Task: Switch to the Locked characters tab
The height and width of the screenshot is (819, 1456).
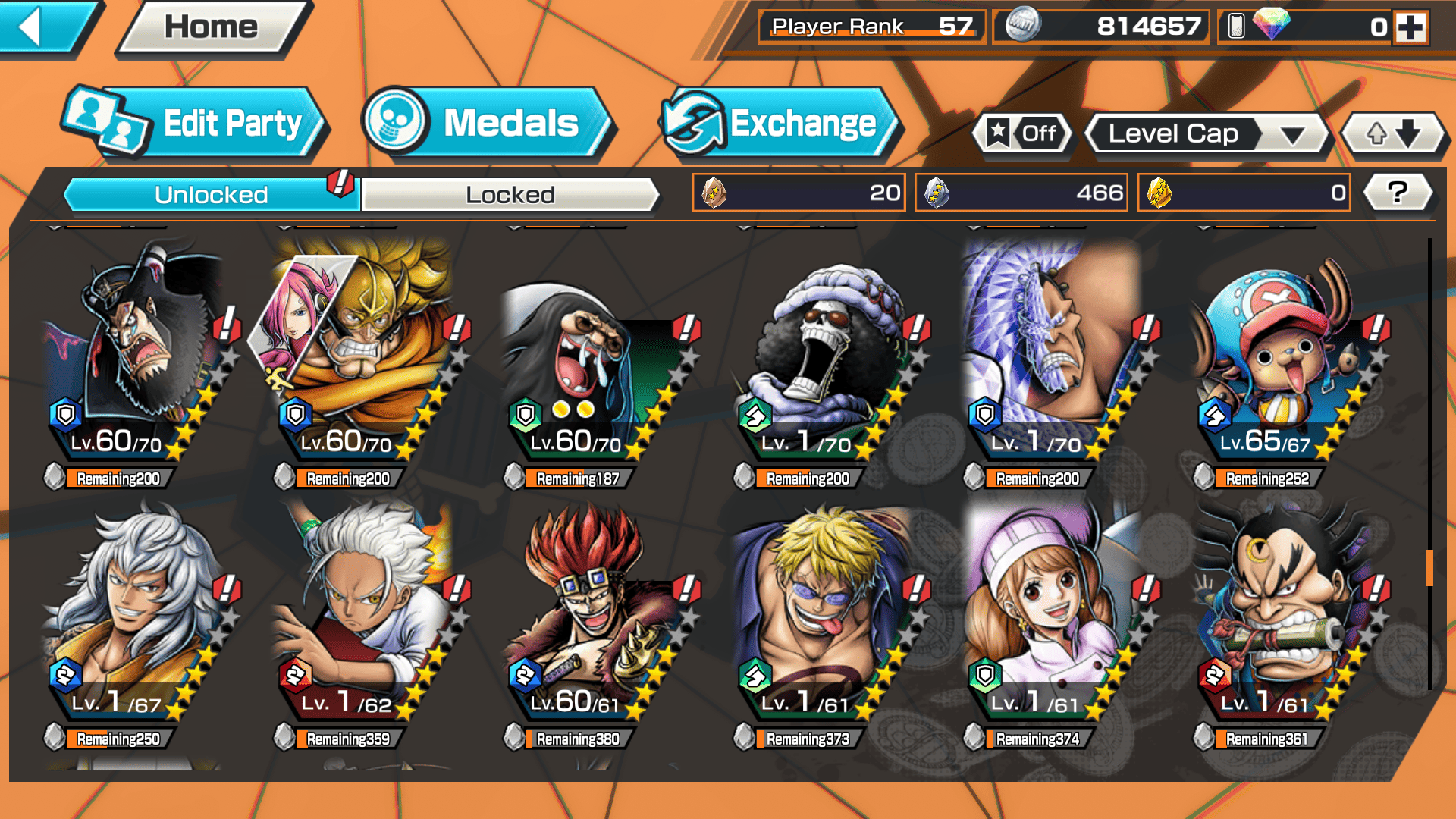Action: point(510,195)
